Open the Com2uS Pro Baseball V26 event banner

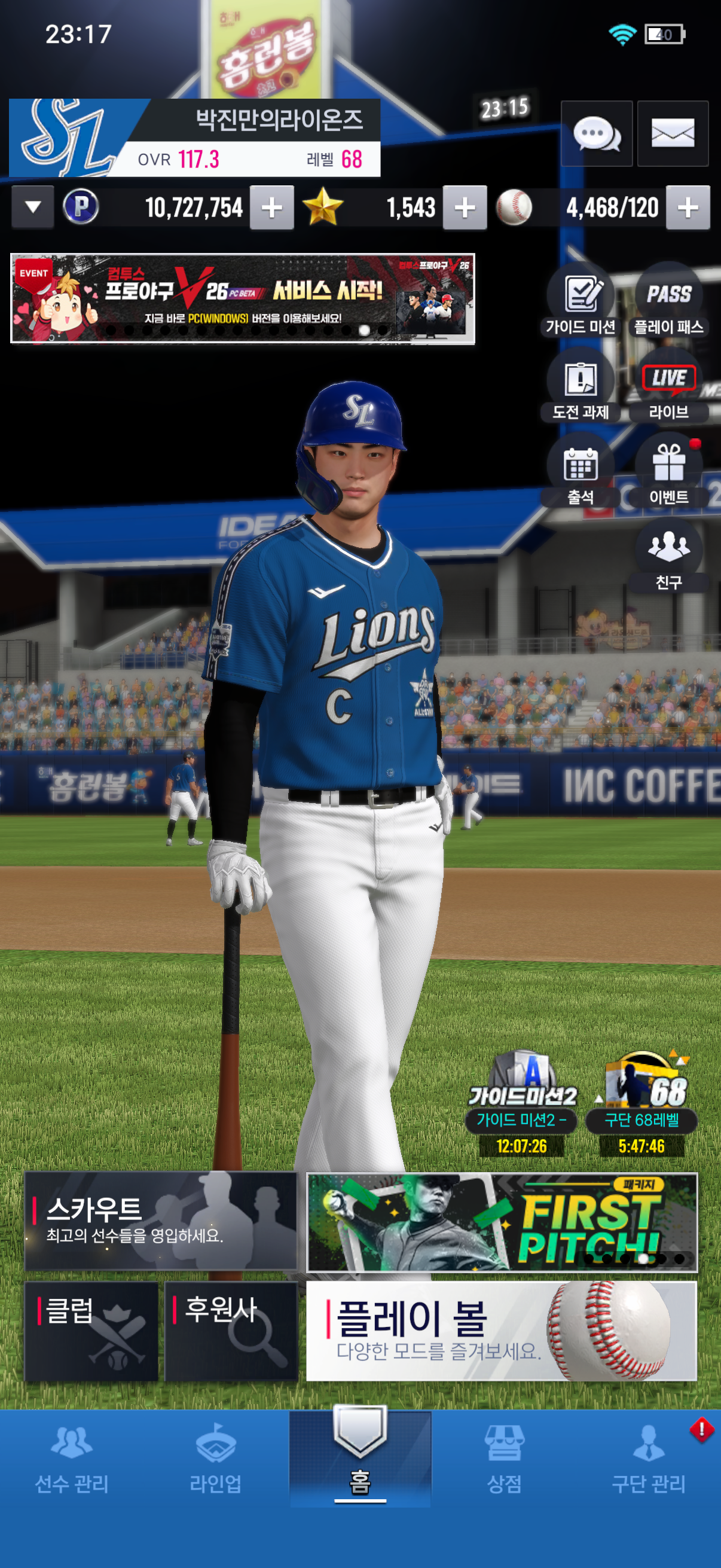[242, 298]
